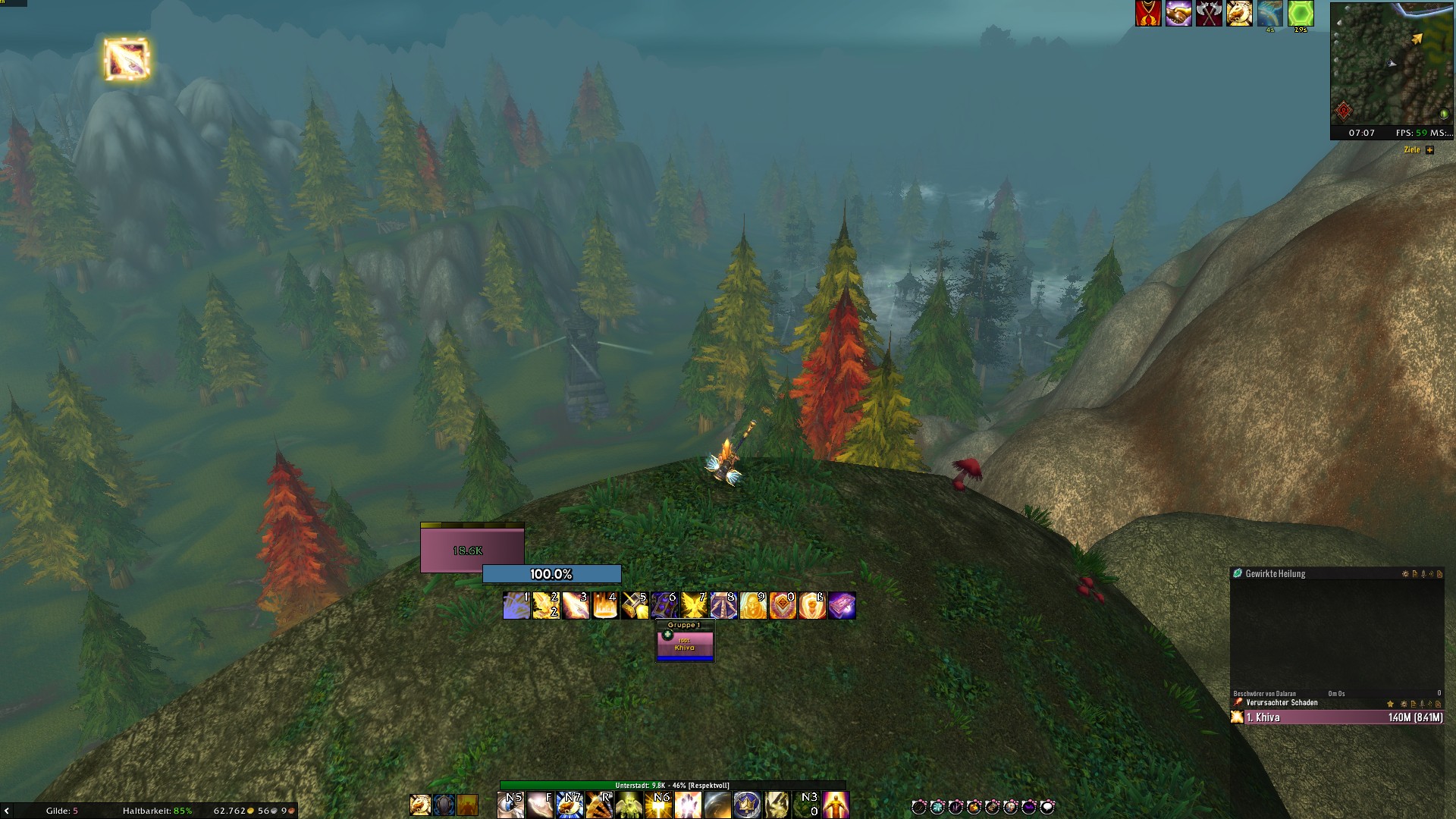Click the green hexagon buff icon
Image resolution: width=1456 pixels, height=819 pixels.
click(1301, 14)
